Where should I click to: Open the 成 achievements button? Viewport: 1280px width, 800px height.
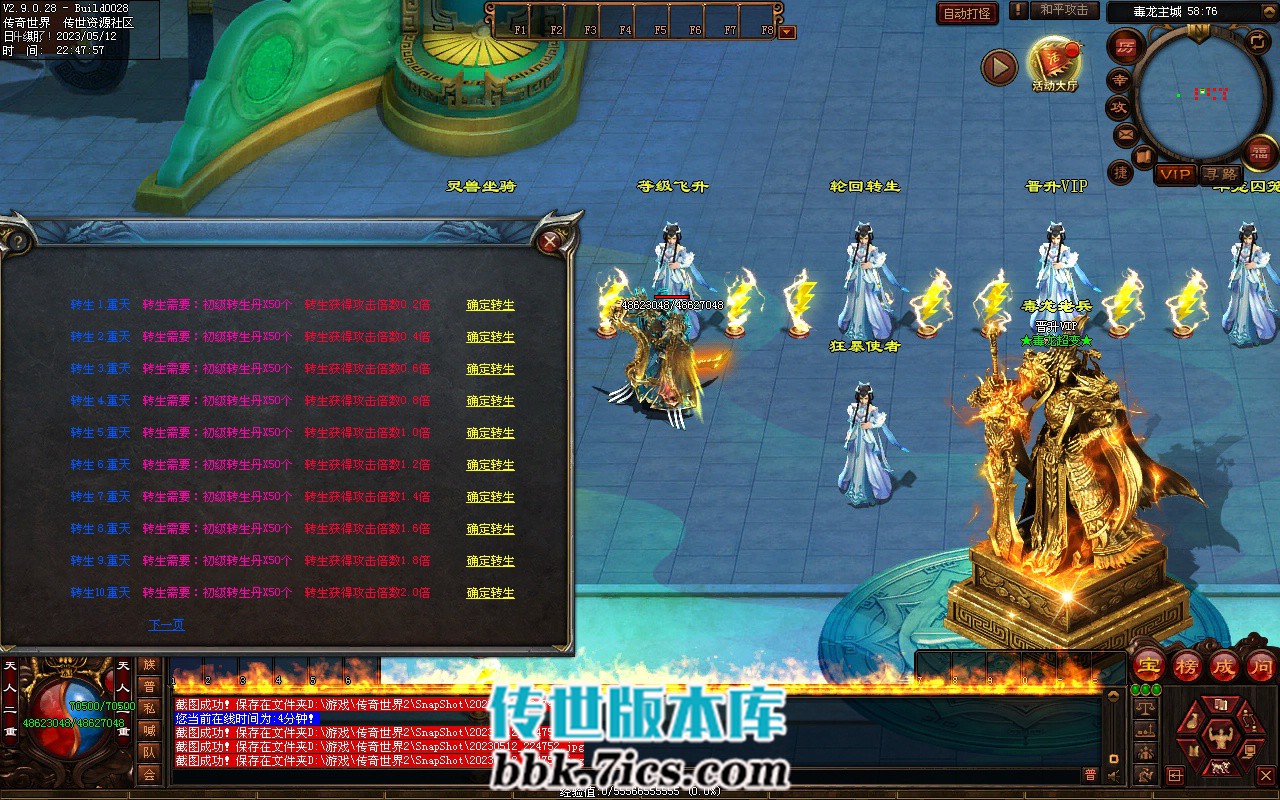[x=1224, y=666]
